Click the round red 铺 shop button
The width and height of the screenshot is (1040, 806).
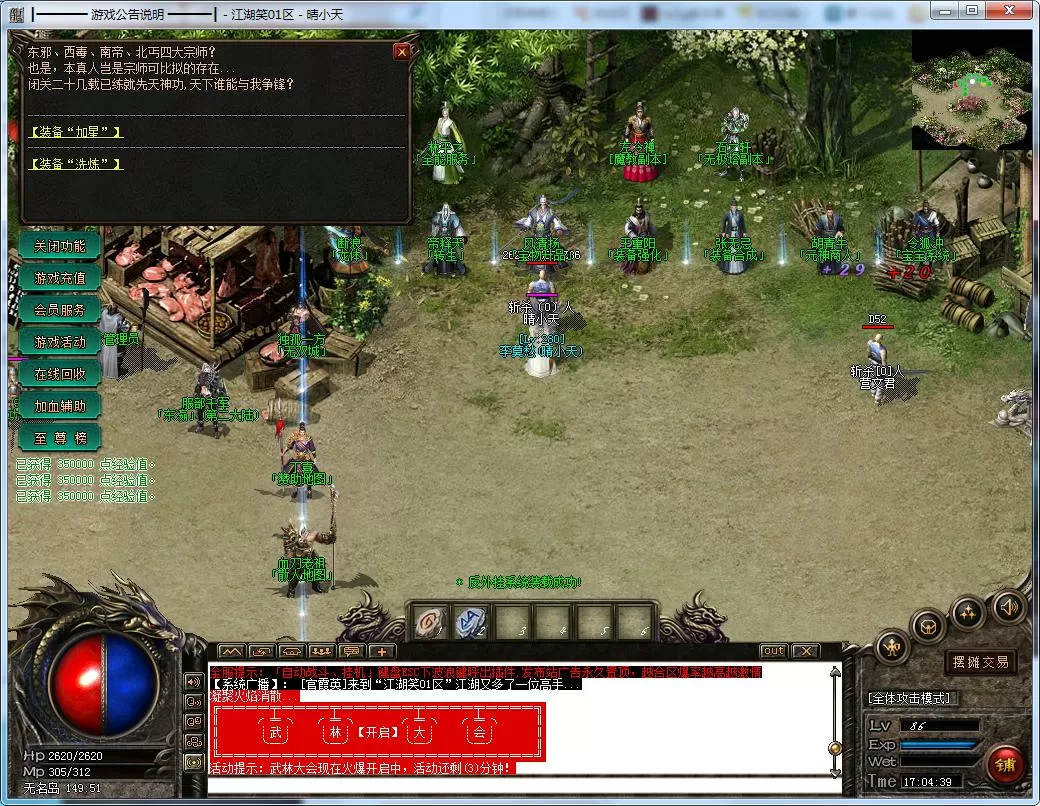pos(1005,765)
